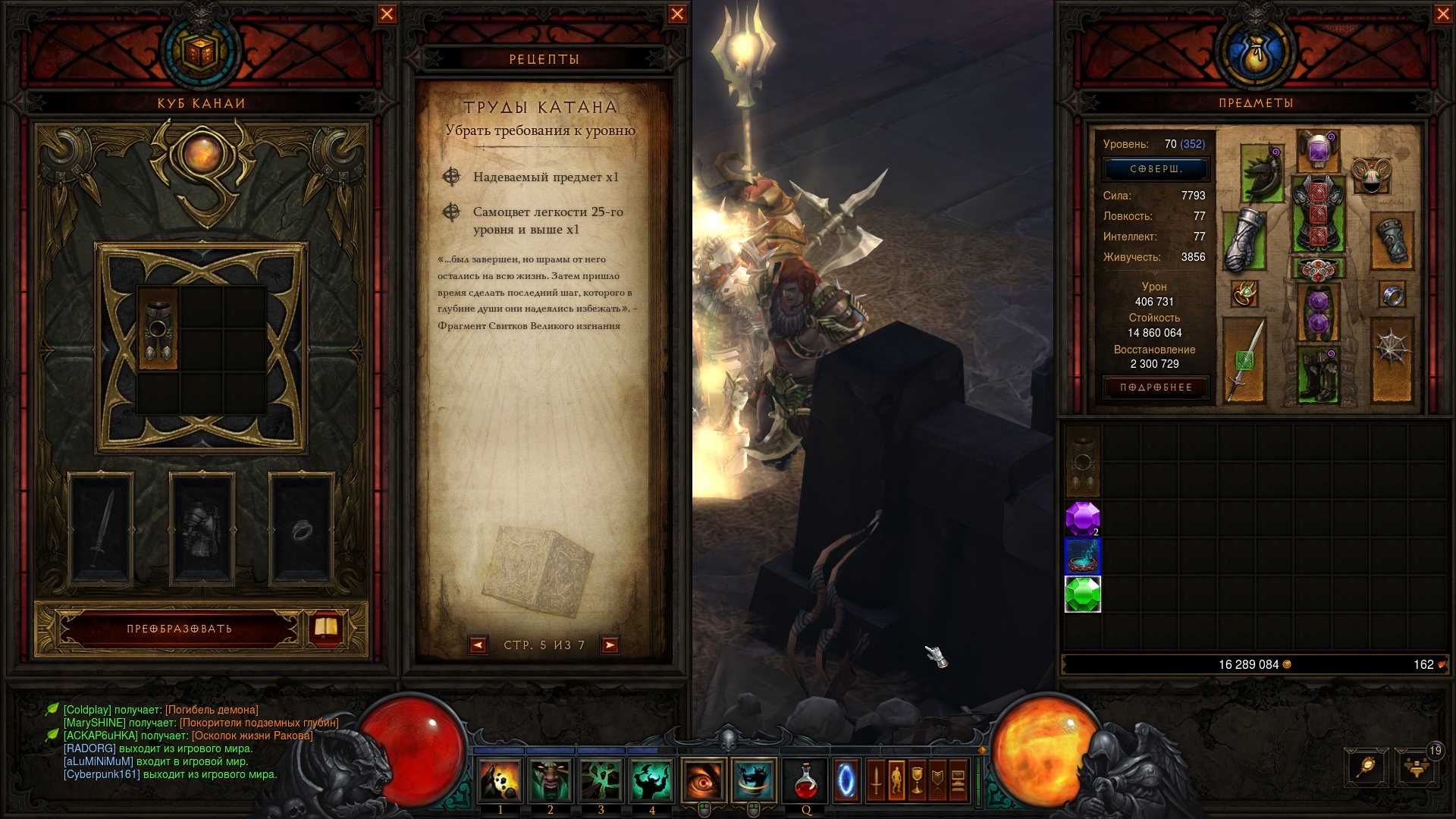Pick the belt item inside the cube grid

pyautogui.click(x=158, y=328)
